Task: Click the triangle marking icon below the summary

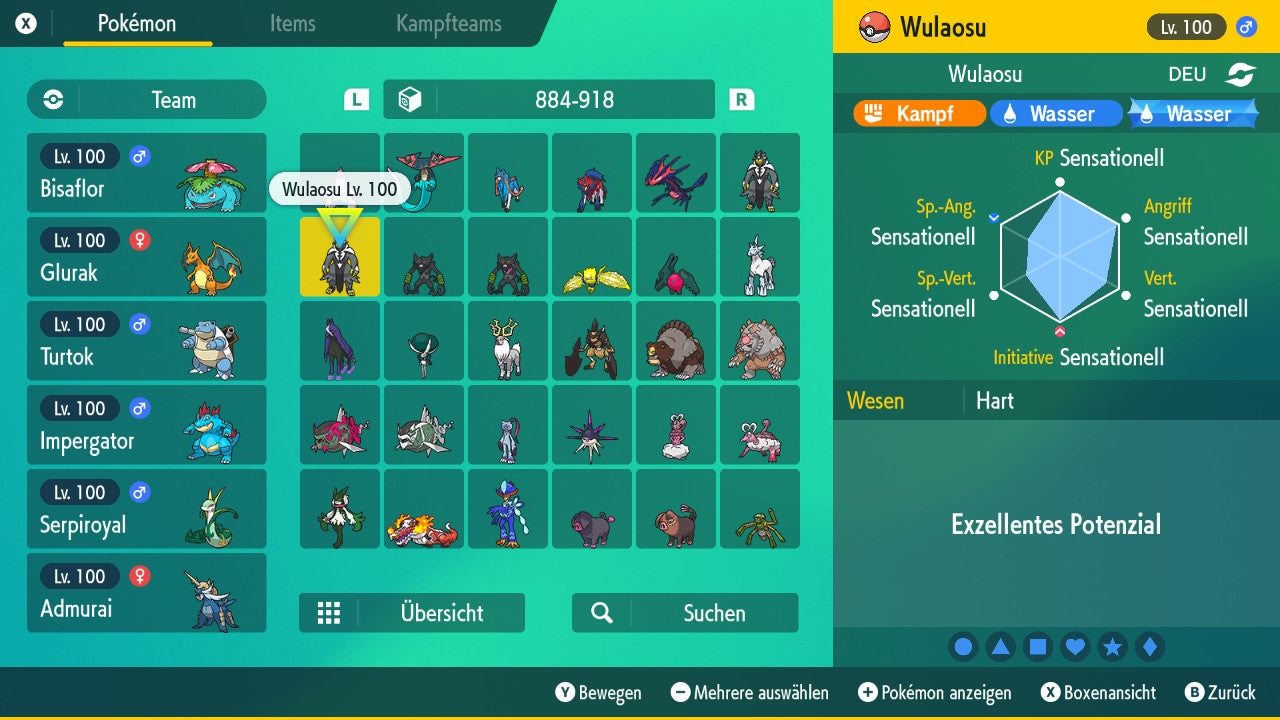Action: pos(1001,647)
